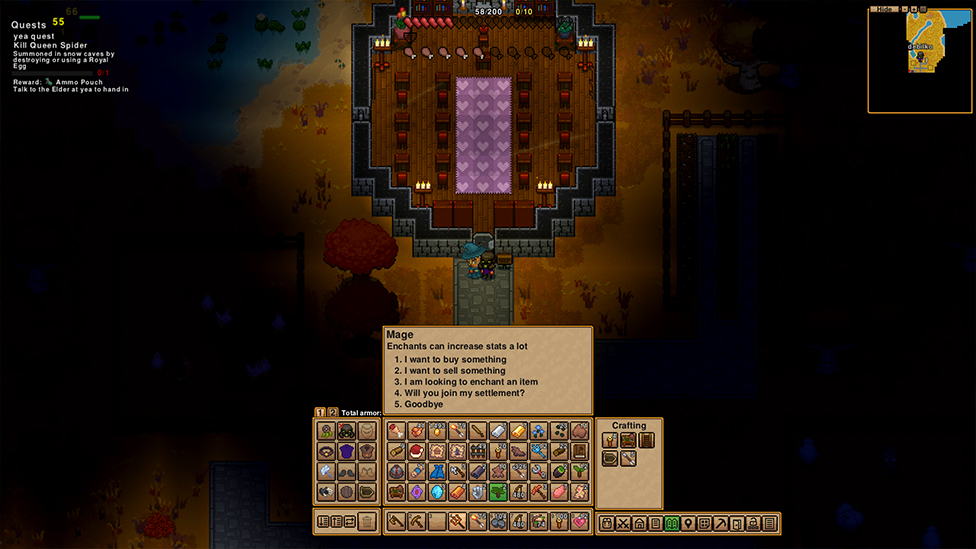Select "I want to sell something" option
The width and height of the screenshot is (976, 549).
point(455,371)
